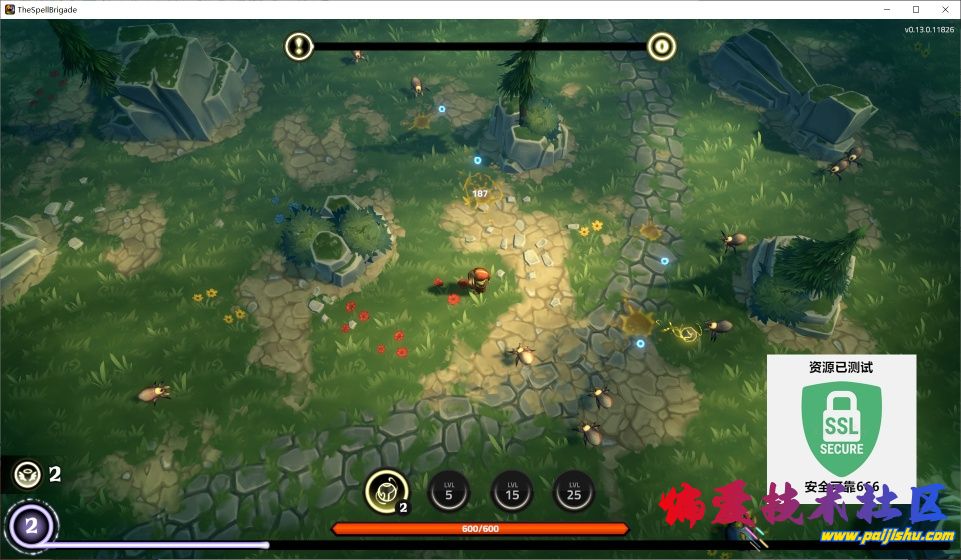Click the player level 2 badge
The image size is (961, 560).
(31, 526)
